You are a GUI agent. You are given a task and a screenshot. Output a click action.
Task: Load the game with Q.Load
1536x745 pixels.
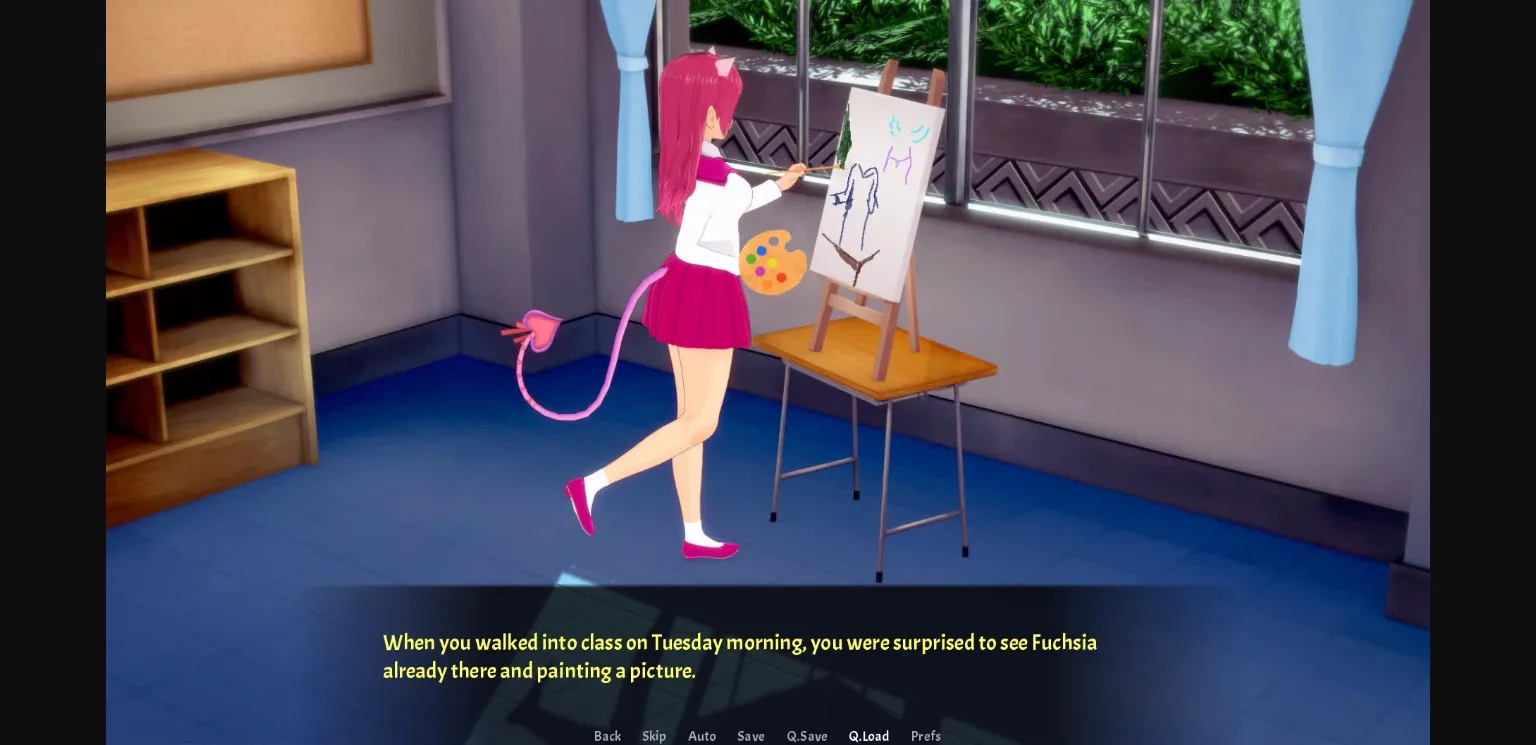[x=868, y=736]
